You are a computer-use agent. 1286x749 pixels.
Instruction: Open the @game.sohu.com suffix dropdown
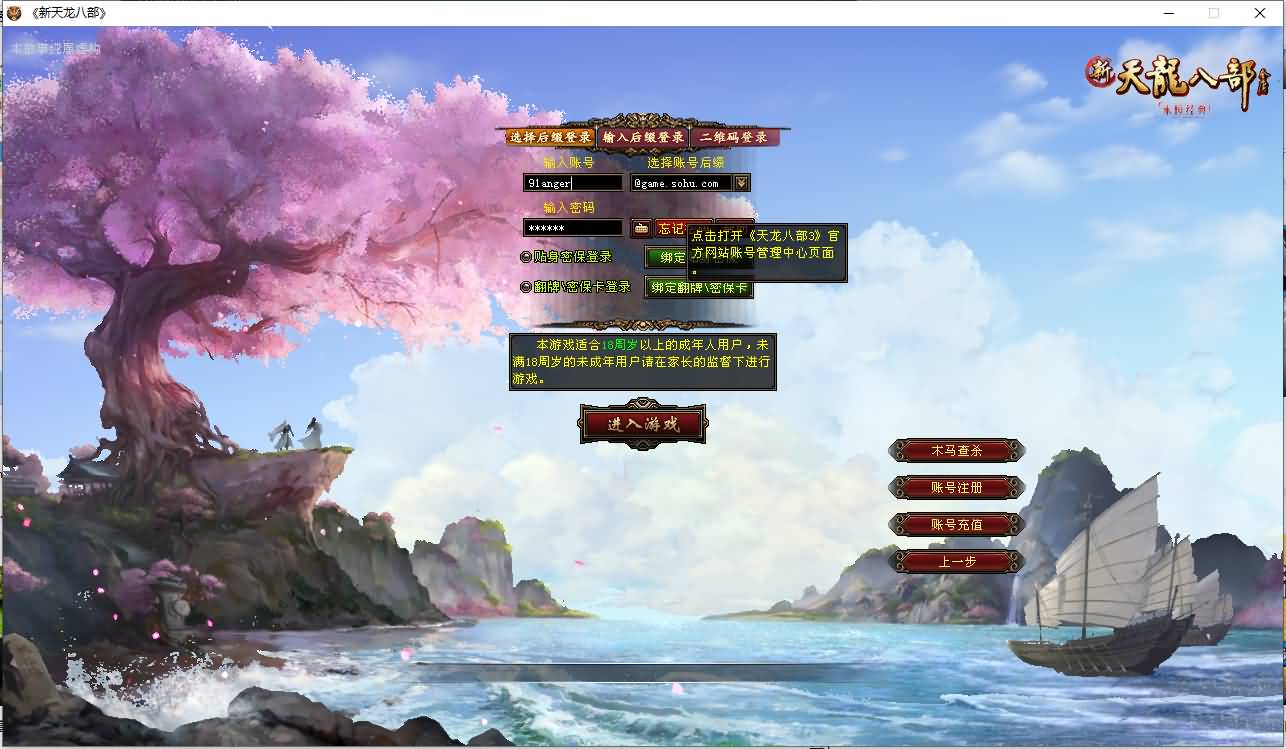(x=686, y=182)
